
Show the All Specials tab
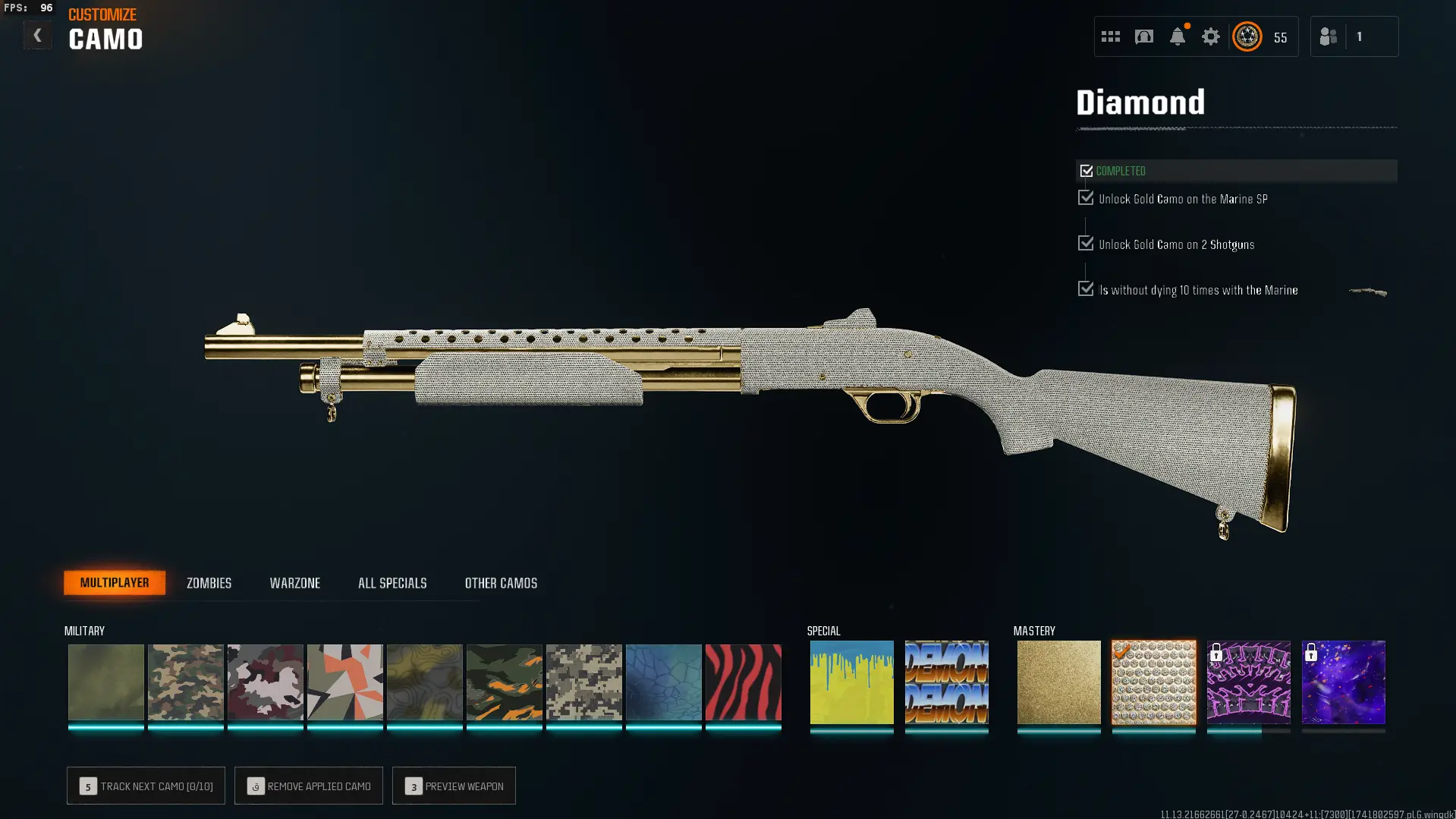[392, 583]
